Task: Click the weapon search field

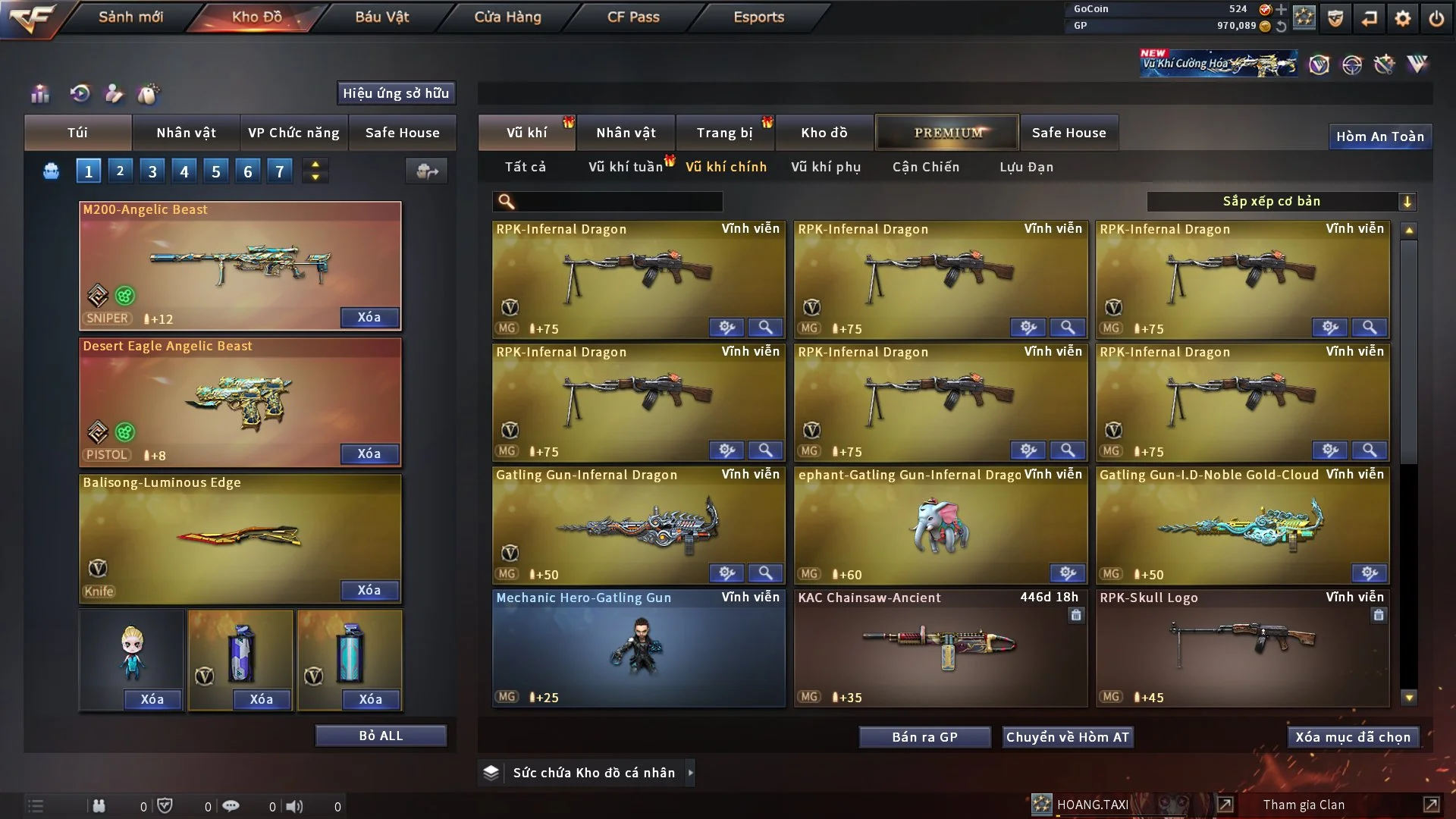Action: (x=618, y=202)
